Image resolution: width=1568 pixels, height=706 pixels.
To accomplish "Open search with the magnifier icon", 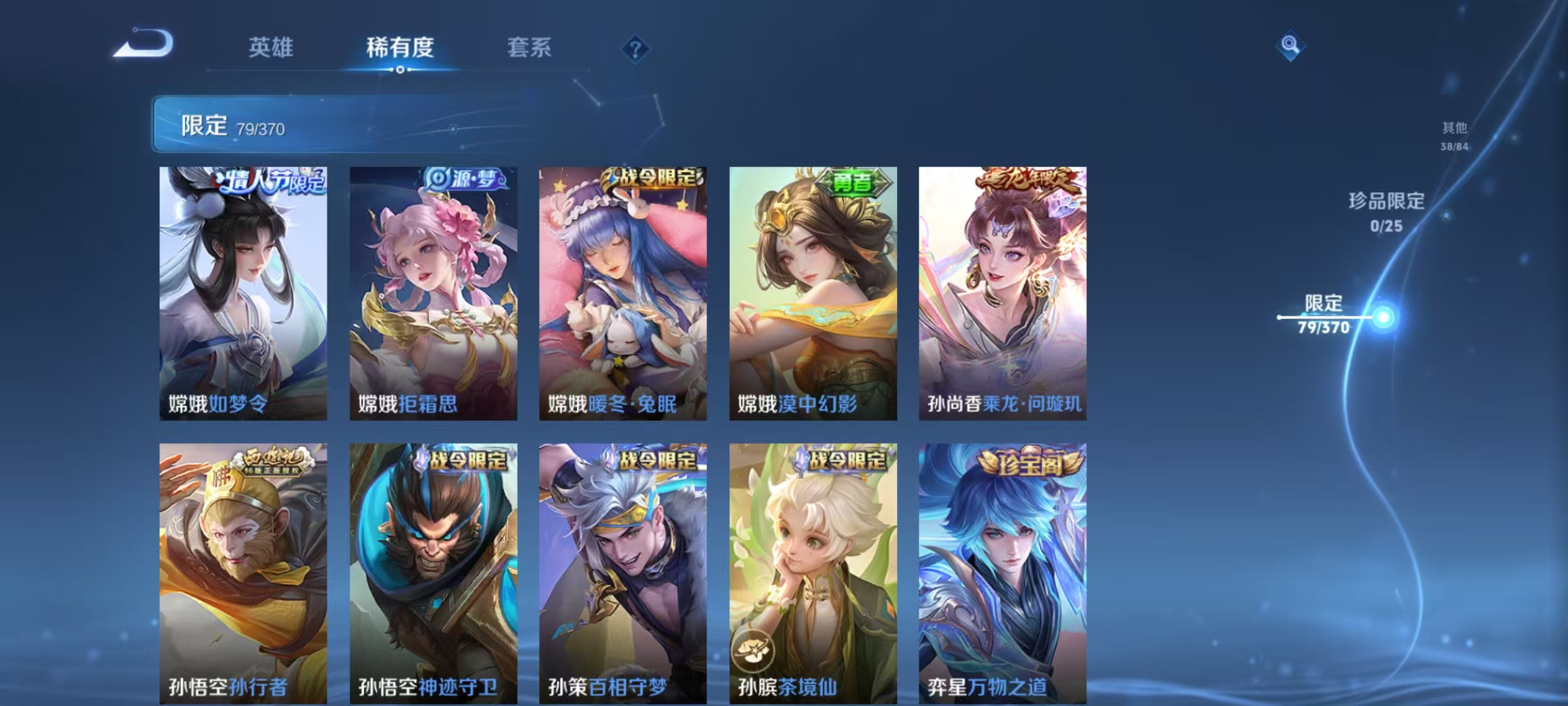I will (x=1290, y=47).
